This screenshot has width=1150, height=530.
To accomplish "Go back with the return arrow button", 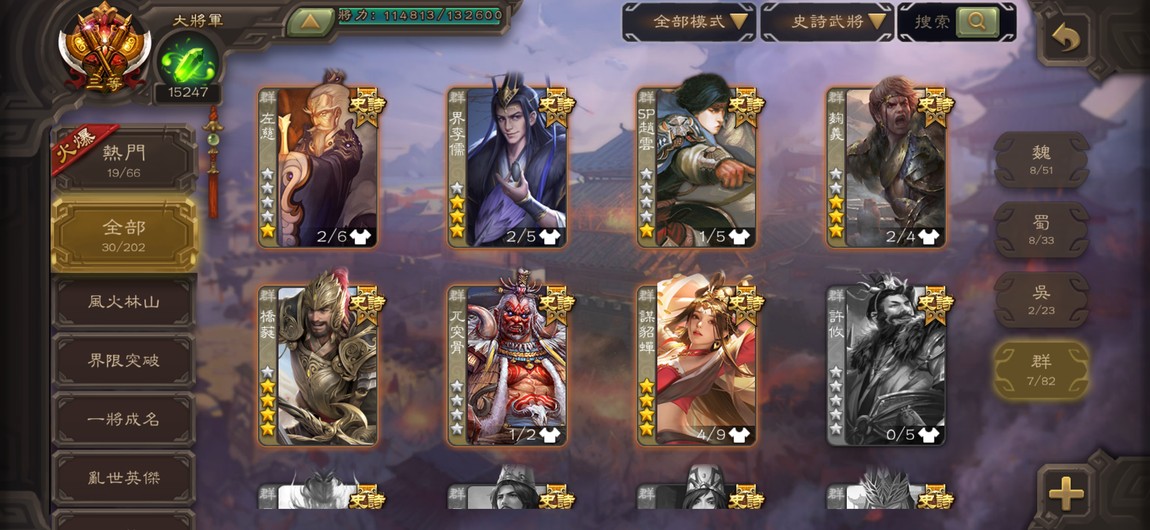I will pyautogui.click(x=1067, y=40).
